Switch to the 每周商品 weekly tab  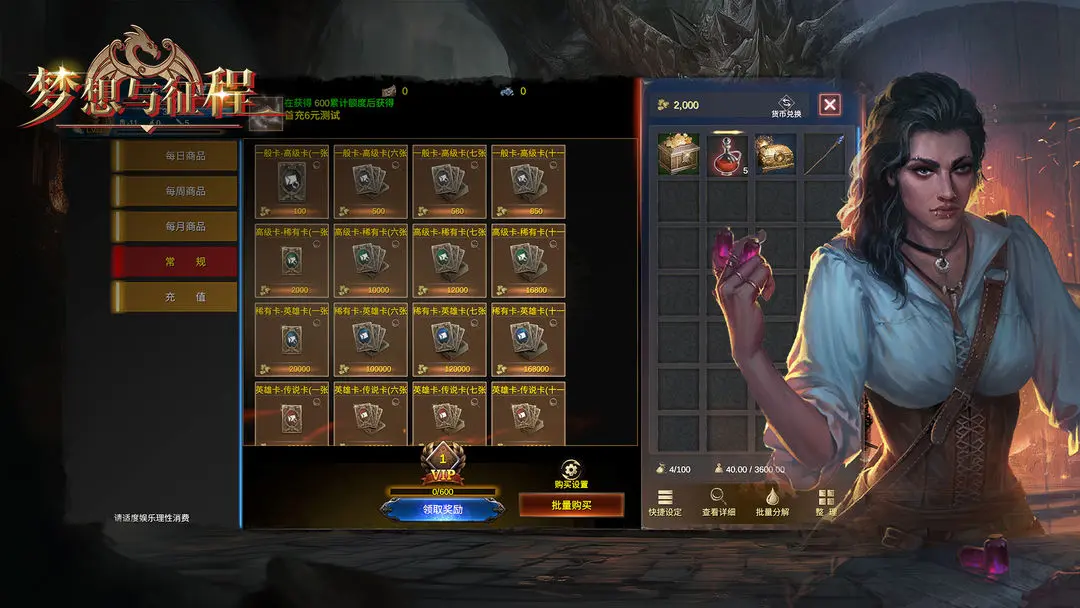174,191
